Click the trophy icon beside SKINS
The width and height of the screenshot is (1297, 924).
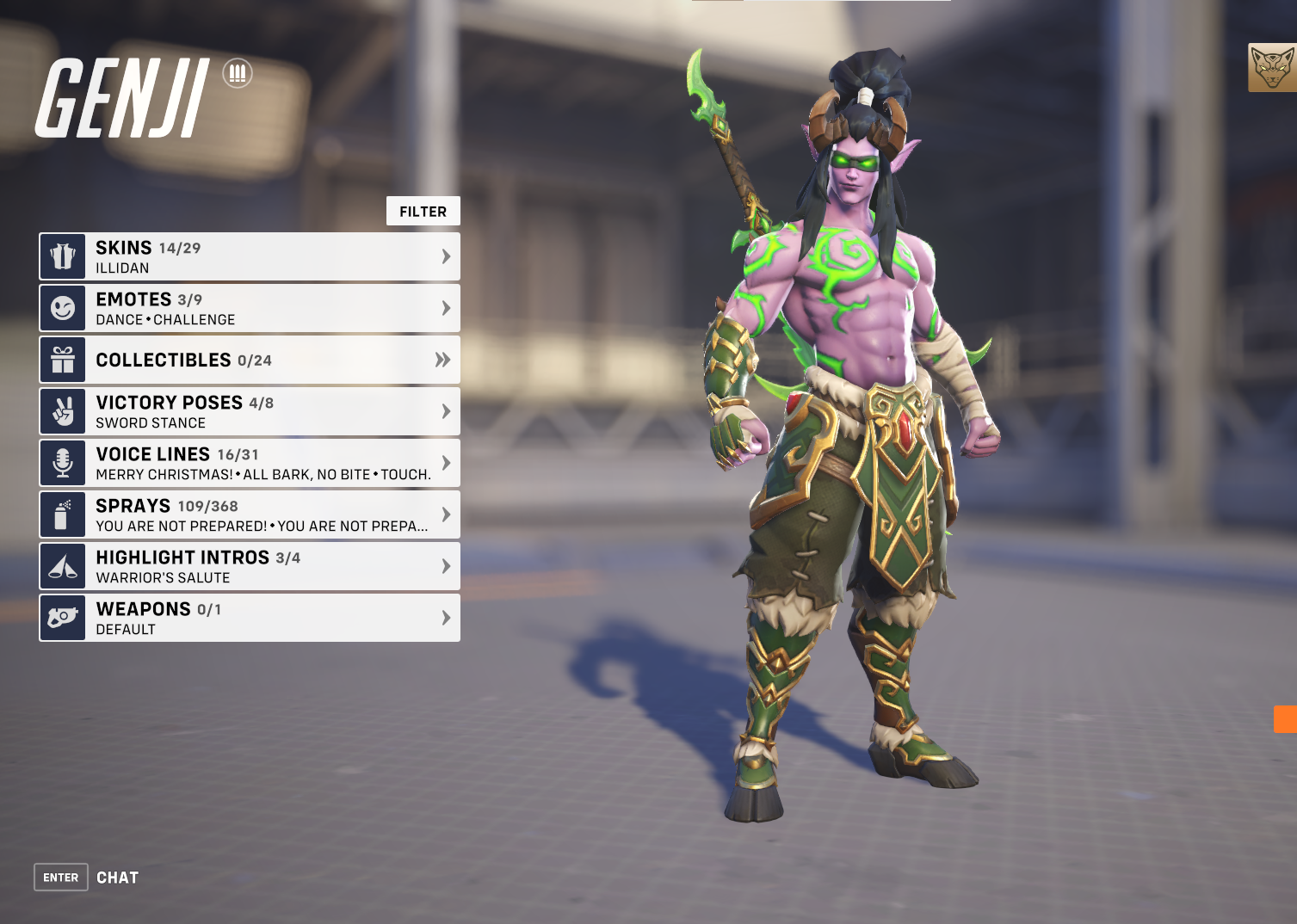[61, 256]
